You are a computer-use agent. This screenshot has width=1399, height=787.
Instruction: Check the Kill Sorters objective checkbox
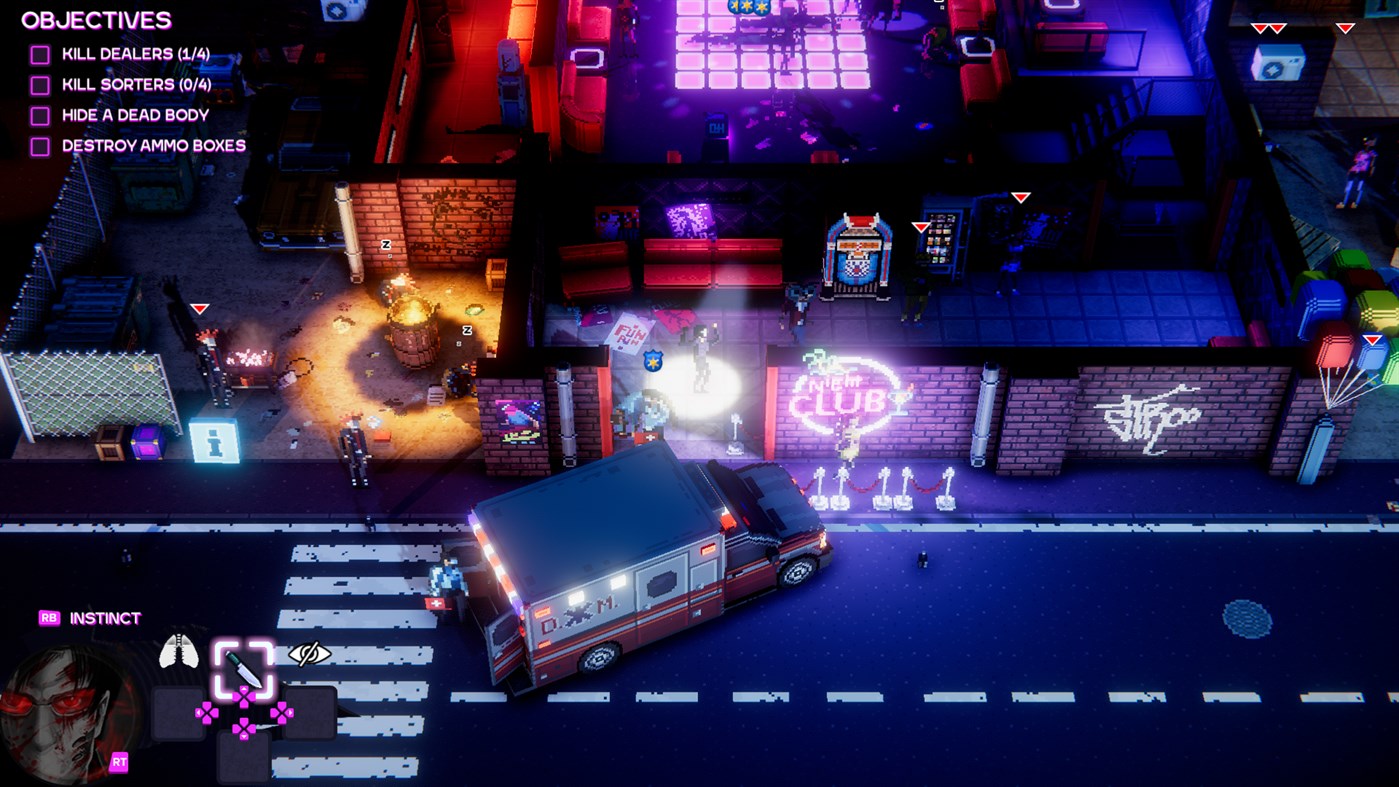(40, 85)
